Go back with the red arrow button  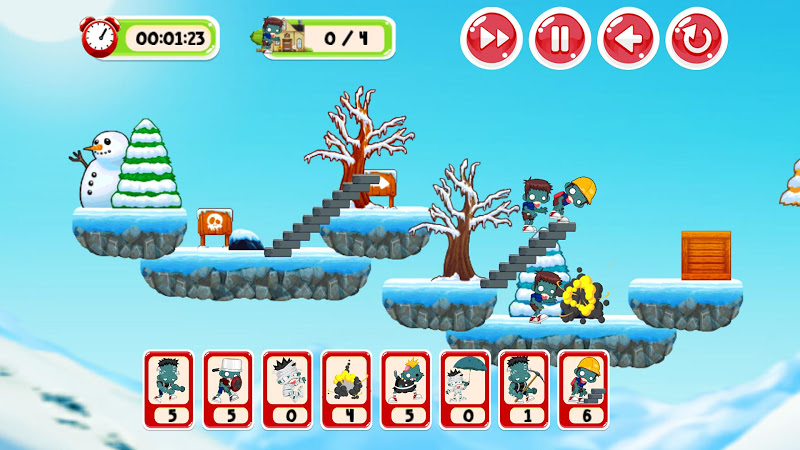coord(628,39)
